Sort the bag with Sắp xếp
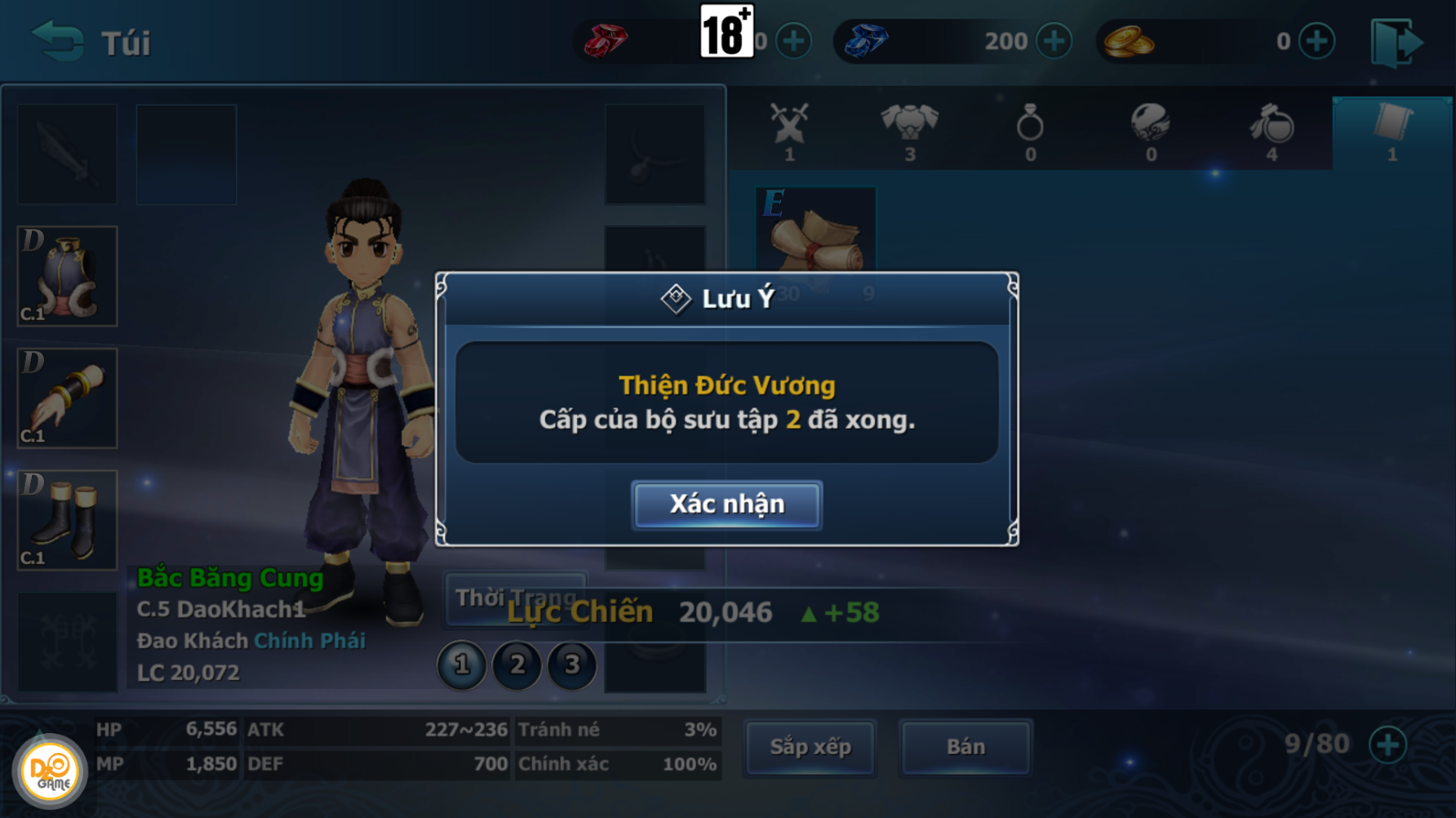Image resolution: width=1456 pixels, height=818 pixels. [810, 747]
